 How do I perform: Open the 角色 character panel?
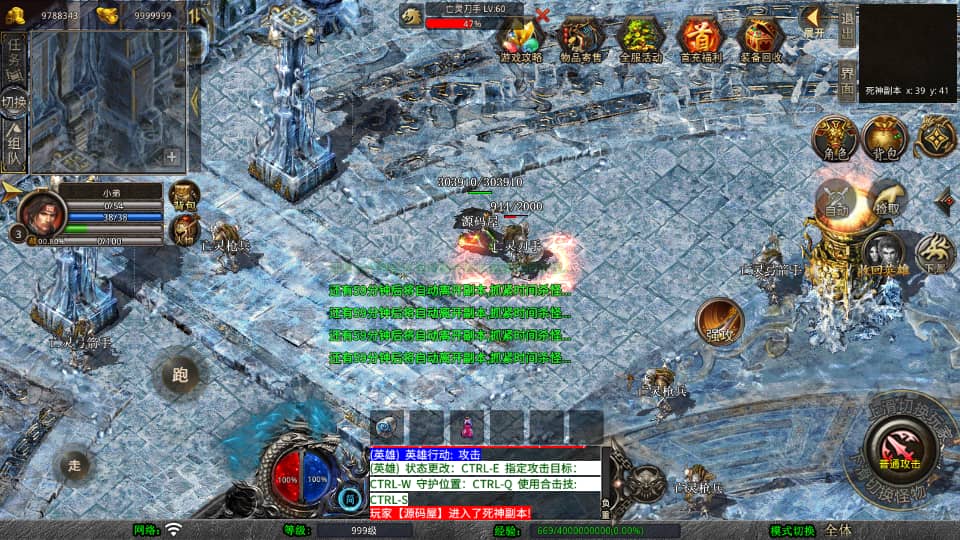pyautogui.click(x=834, y=138)
